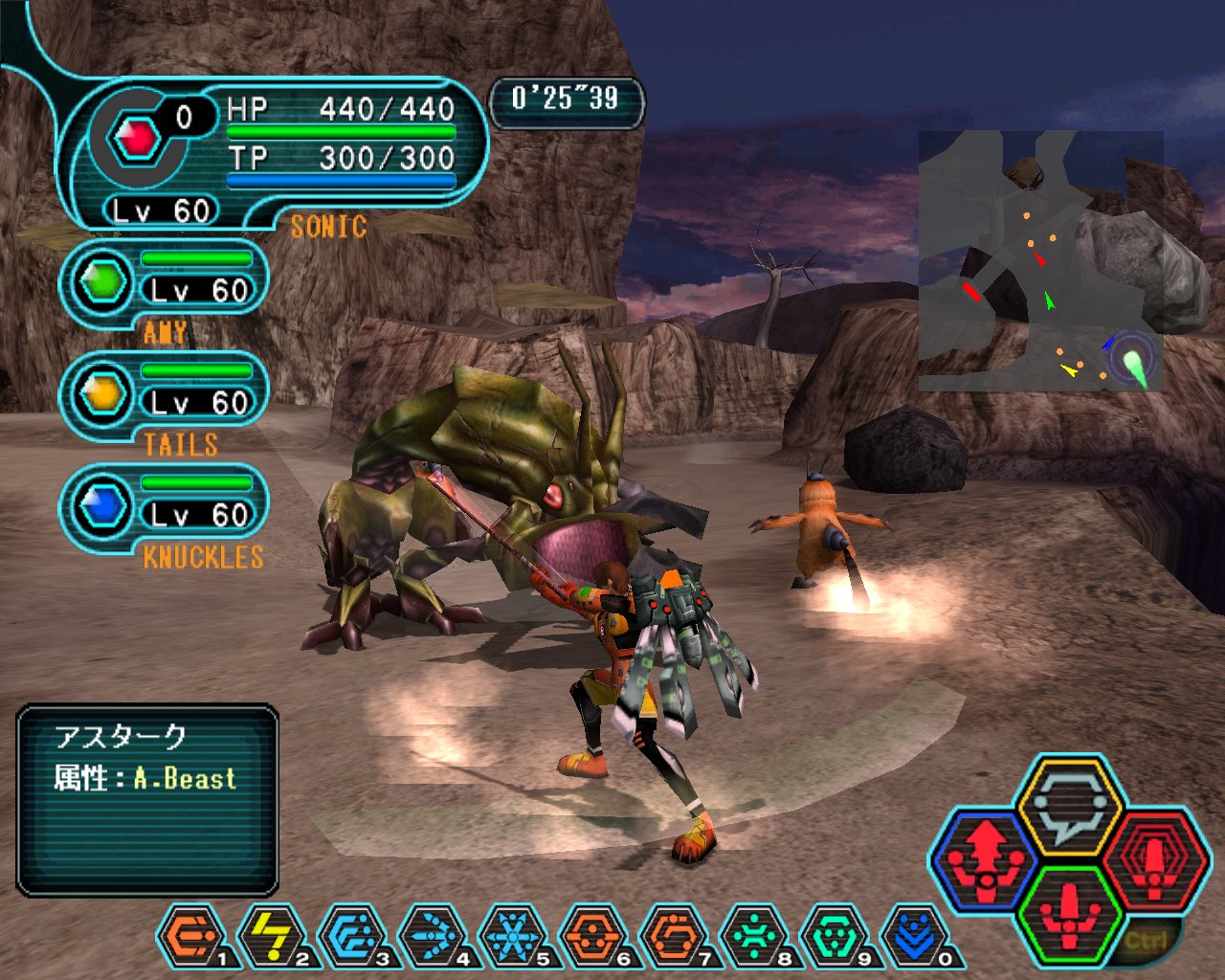
Task: Click the area minimap
Action: click(x=1041, y=261)
